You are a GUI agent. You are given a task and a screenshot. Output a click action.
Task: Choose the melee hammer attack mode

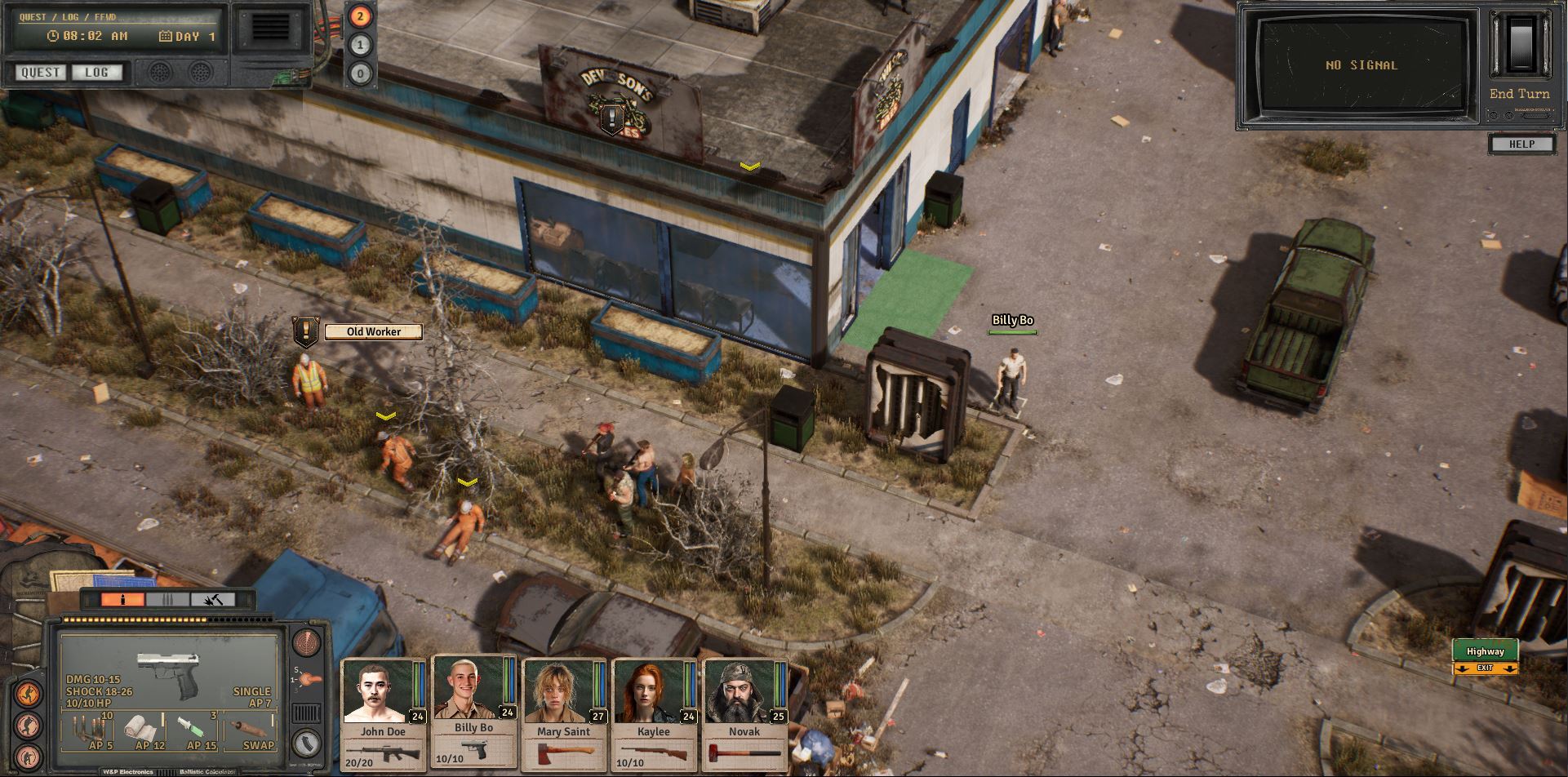tap(212, 600)
